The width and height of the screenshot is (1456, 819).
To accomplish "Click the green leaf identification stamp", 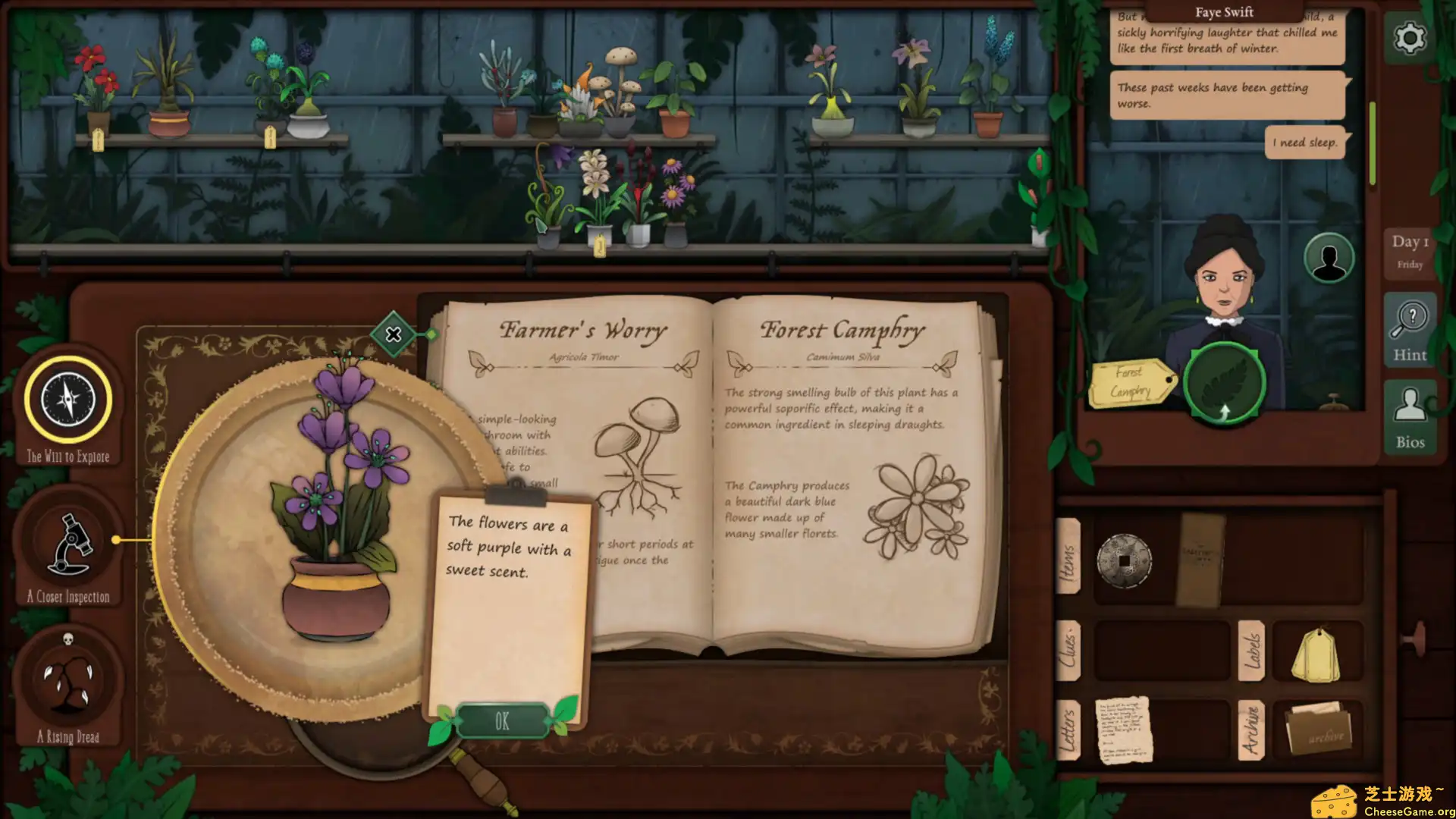I will tap(1225, 383).
